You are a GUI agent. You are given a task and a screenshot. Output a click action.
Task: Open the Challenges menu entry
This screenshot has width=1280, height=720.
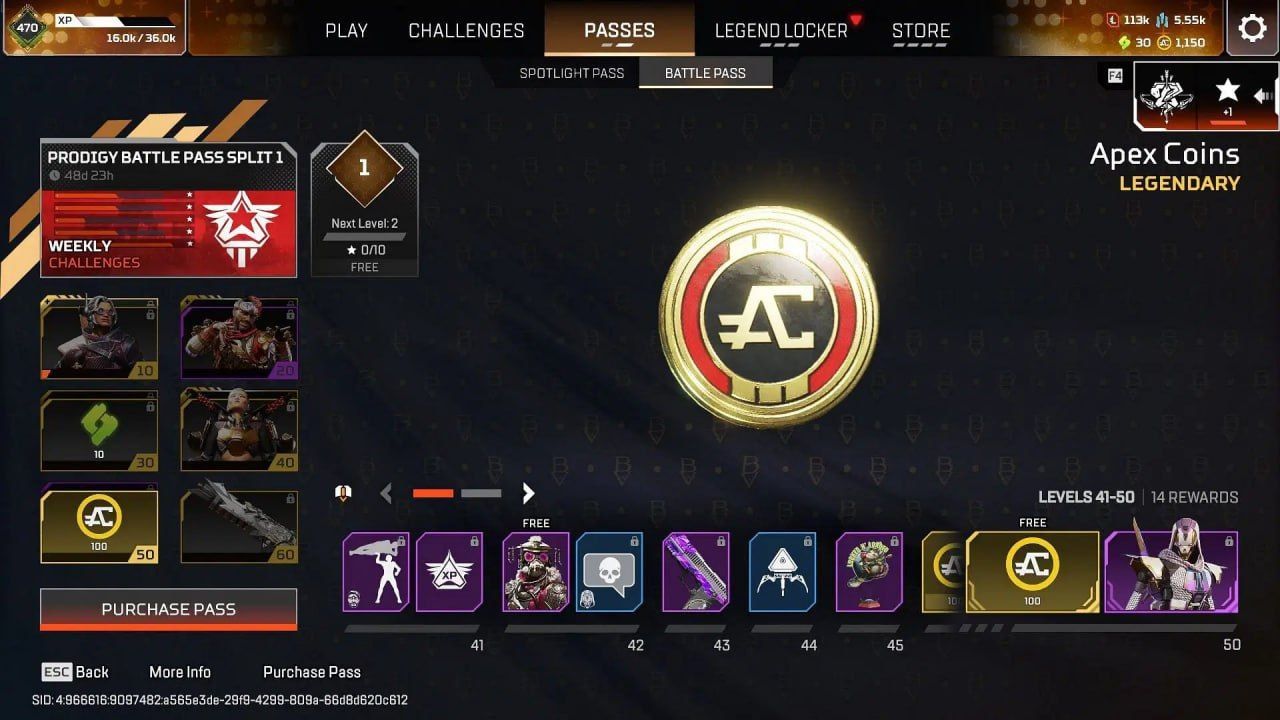[x=465, y=30]
